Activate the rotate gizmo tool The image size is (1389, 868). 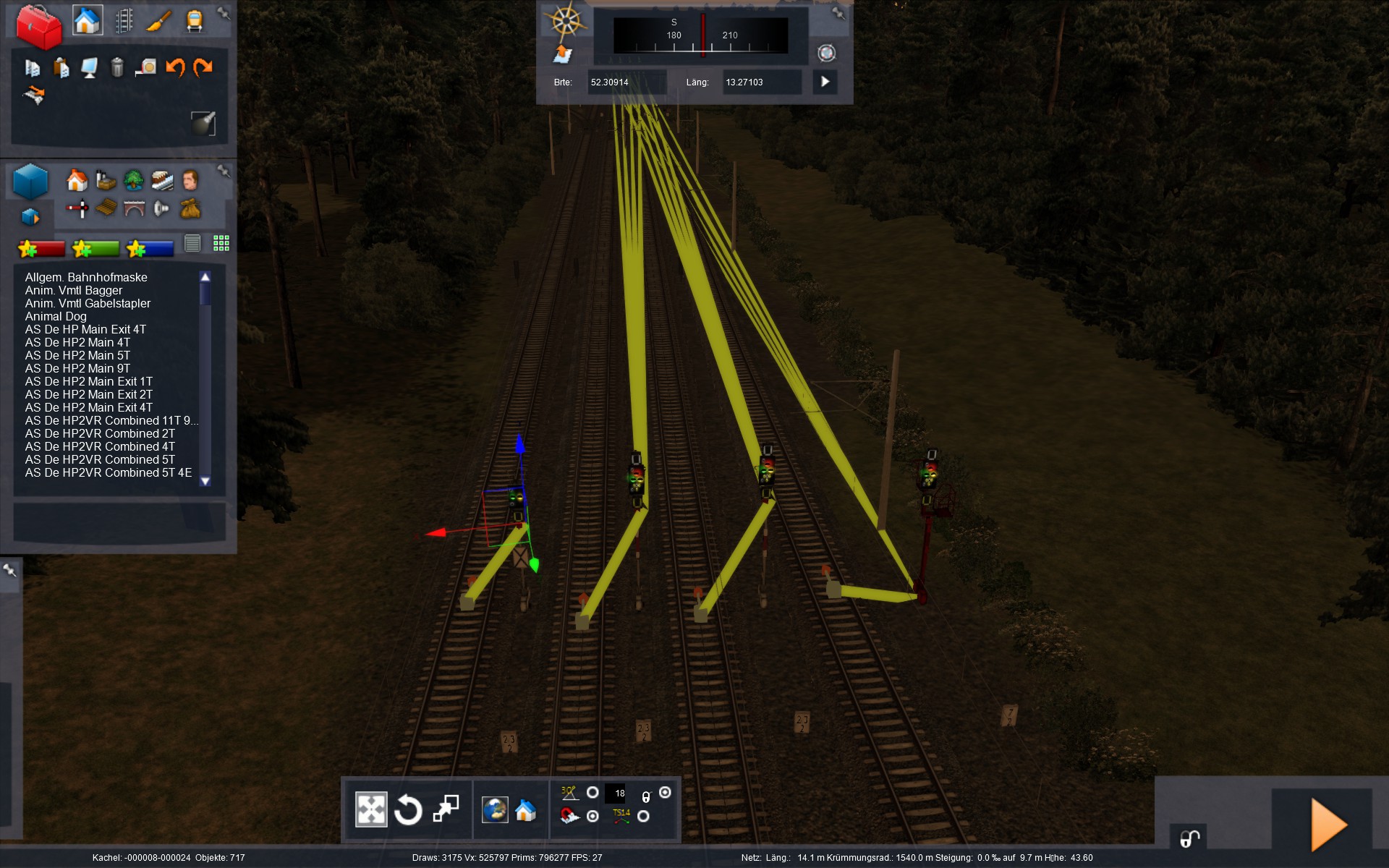tap(408, 809)
